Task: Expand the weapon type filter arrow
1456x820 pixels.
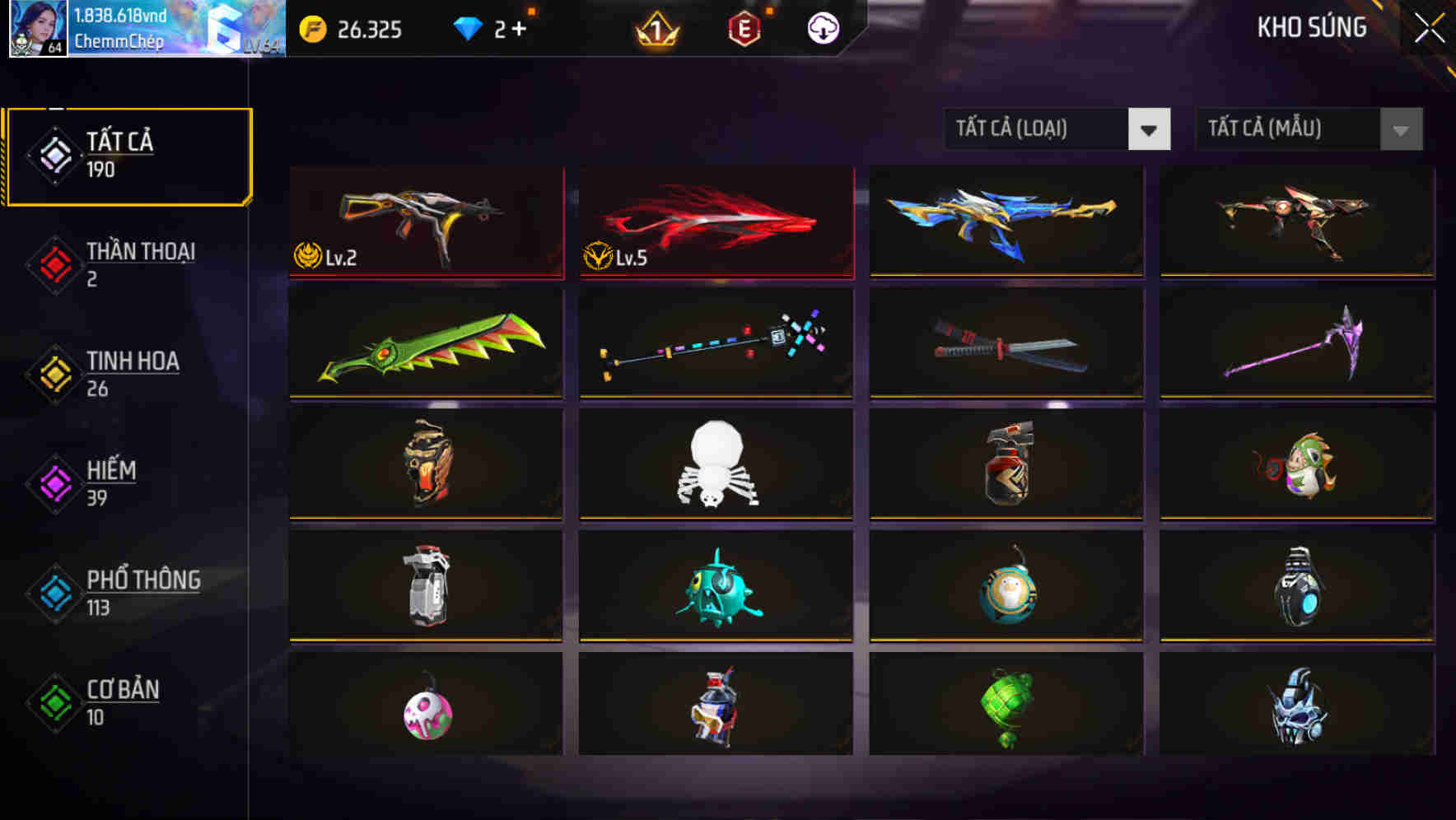Action: tap(1150, 129)
